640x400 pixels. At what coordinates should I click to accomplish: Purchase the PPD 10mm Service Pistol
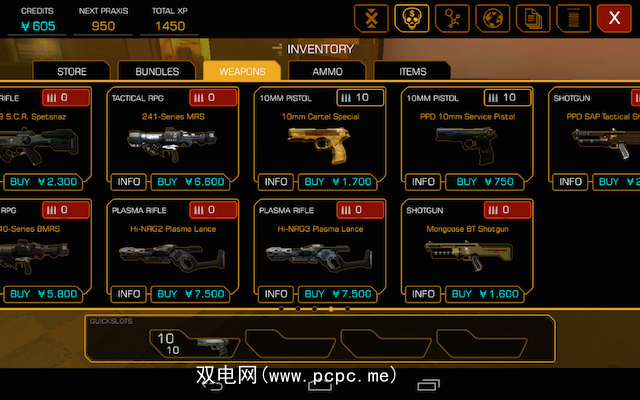pos(489,182)
